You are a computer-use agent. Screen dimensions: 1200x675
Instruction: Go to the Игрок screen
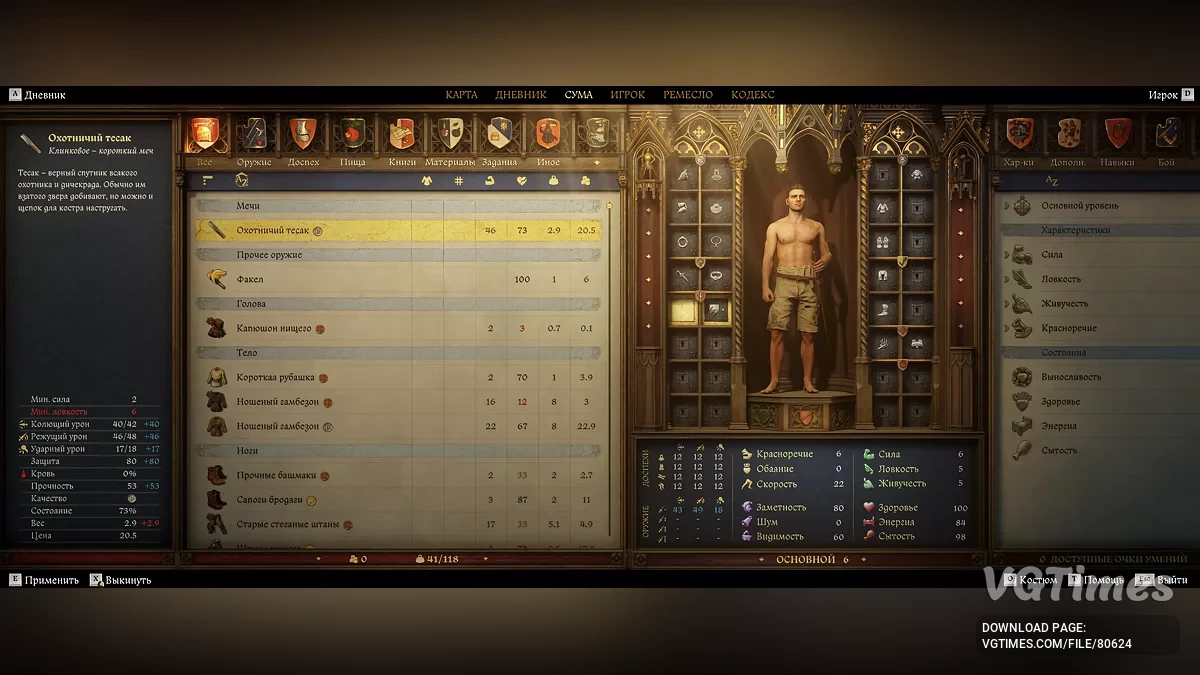coord(627,95)
